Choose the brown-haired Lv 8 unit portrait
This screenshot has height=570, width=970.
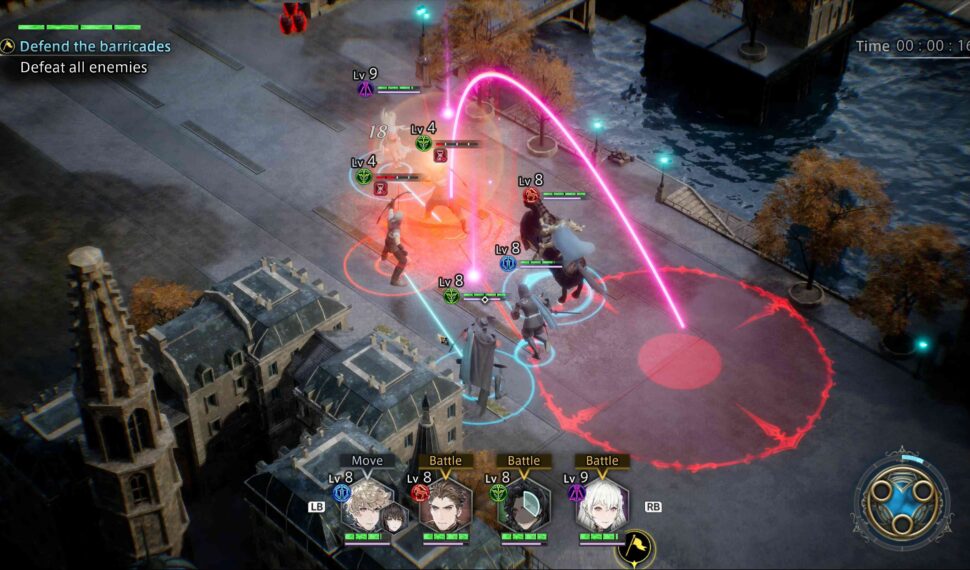(x=445, y=507)
